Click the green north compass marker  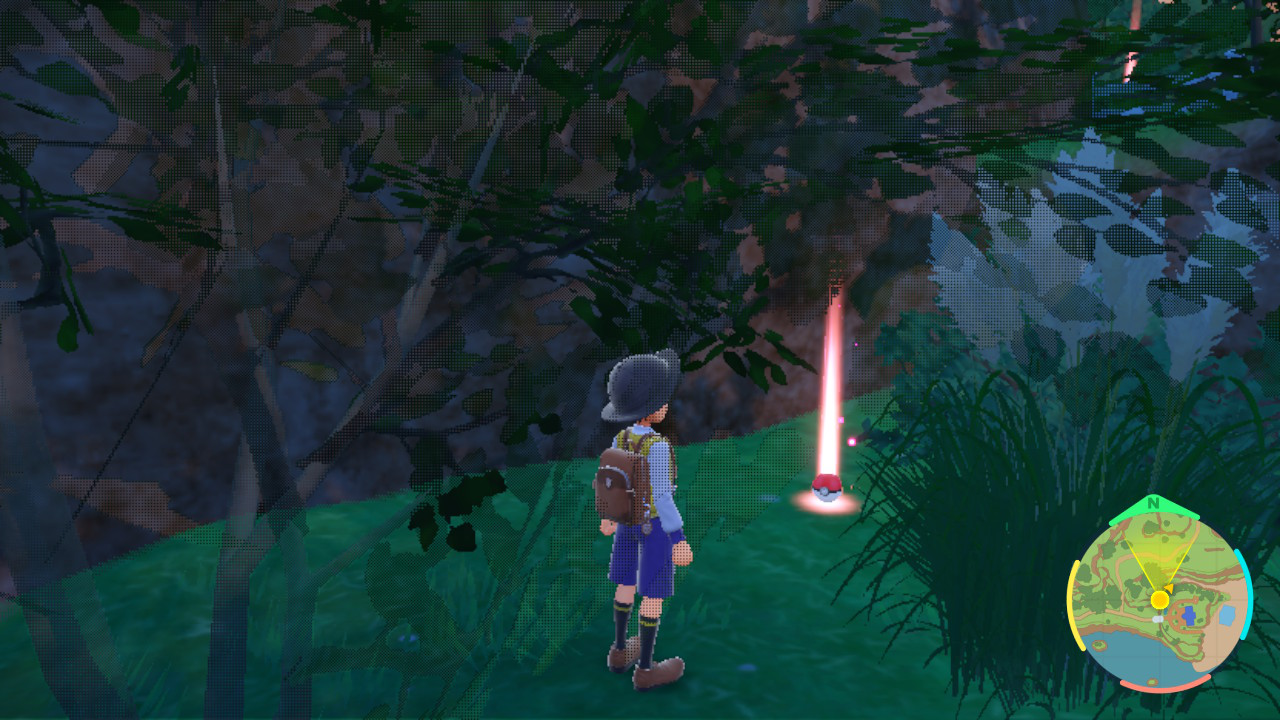(1154, 503)
